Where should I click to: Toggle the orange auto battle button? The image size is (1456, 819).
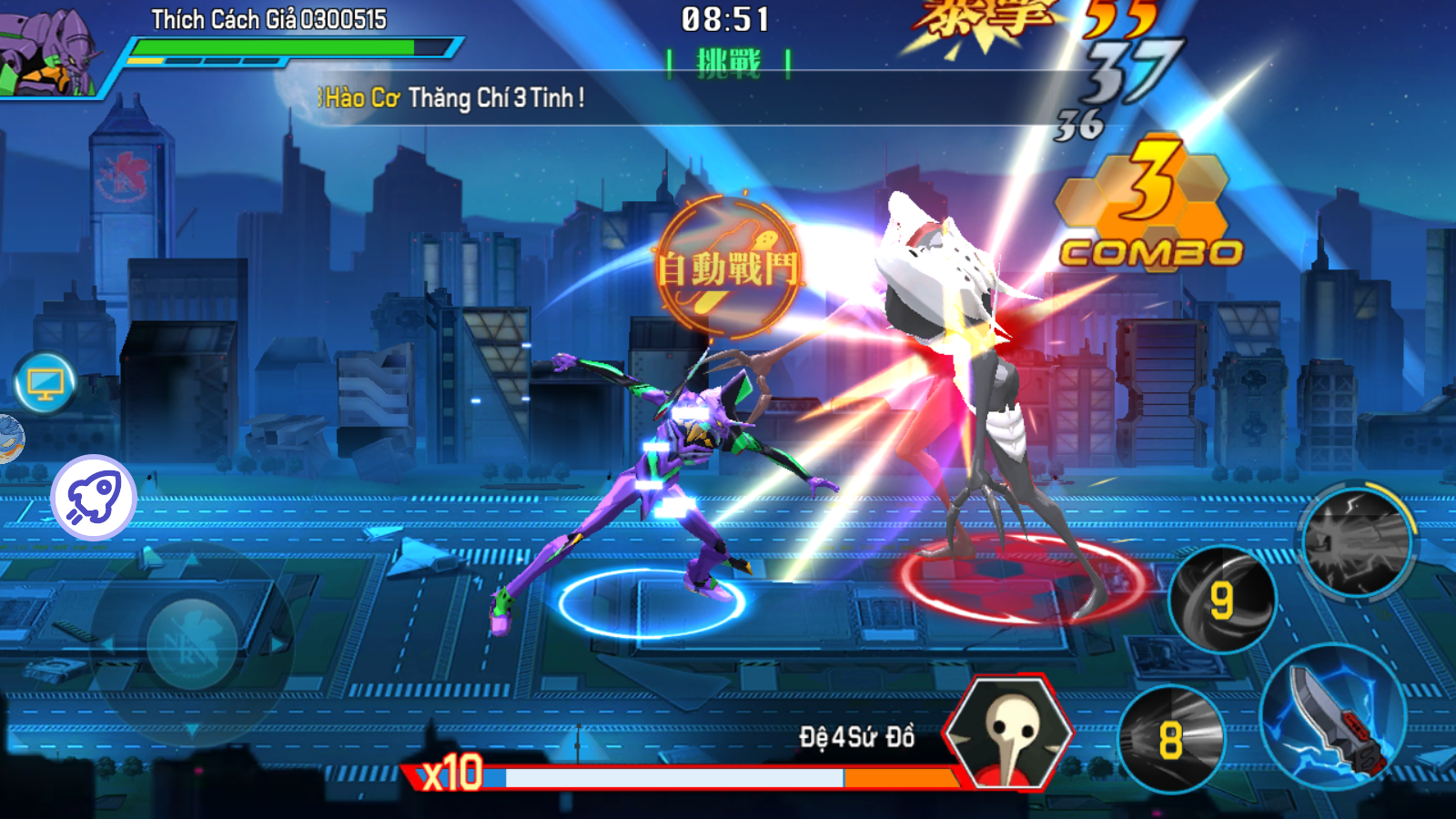[728, 268]
